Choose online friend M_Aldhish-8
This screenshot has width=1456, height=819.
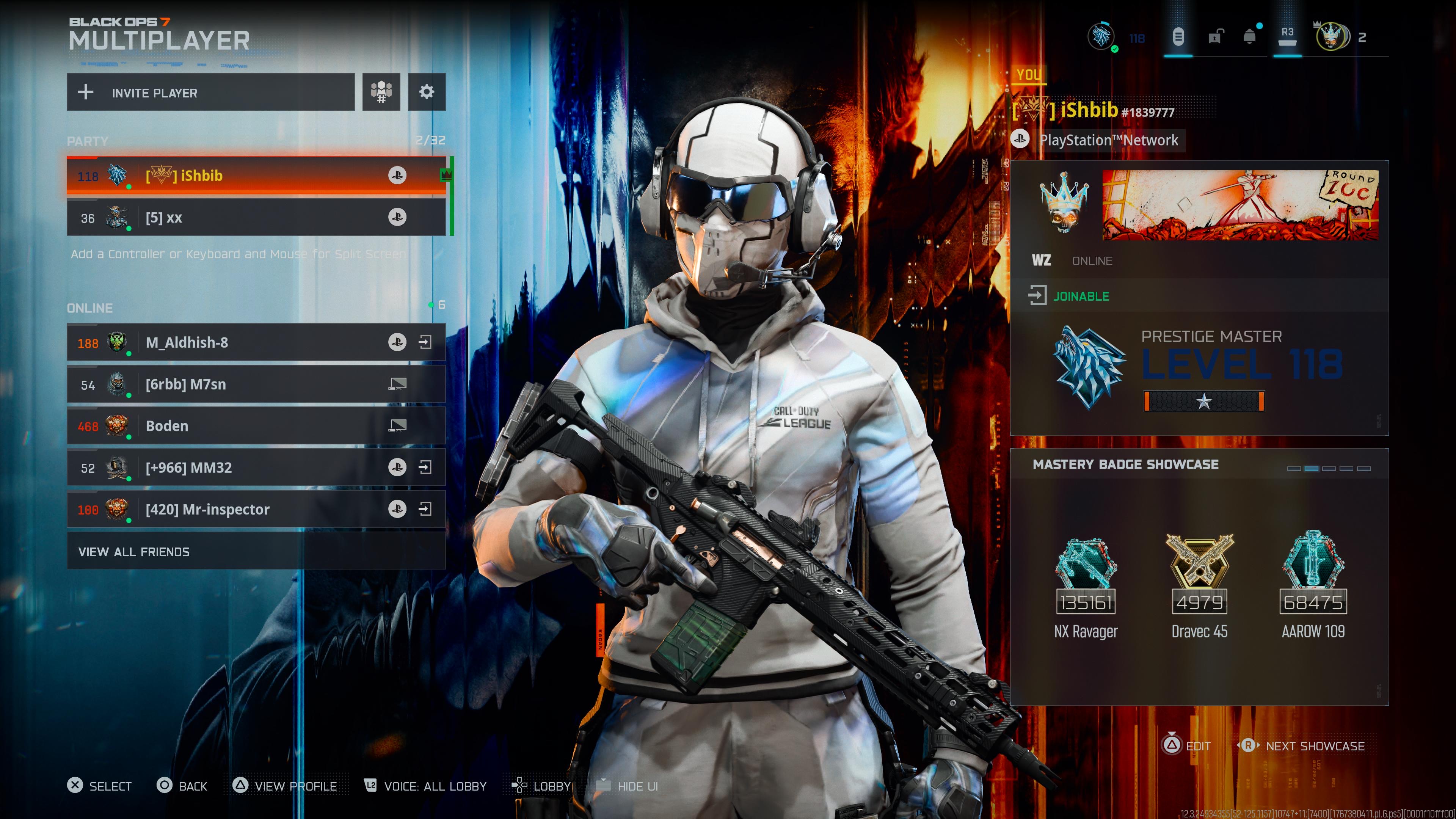[237, 342]
